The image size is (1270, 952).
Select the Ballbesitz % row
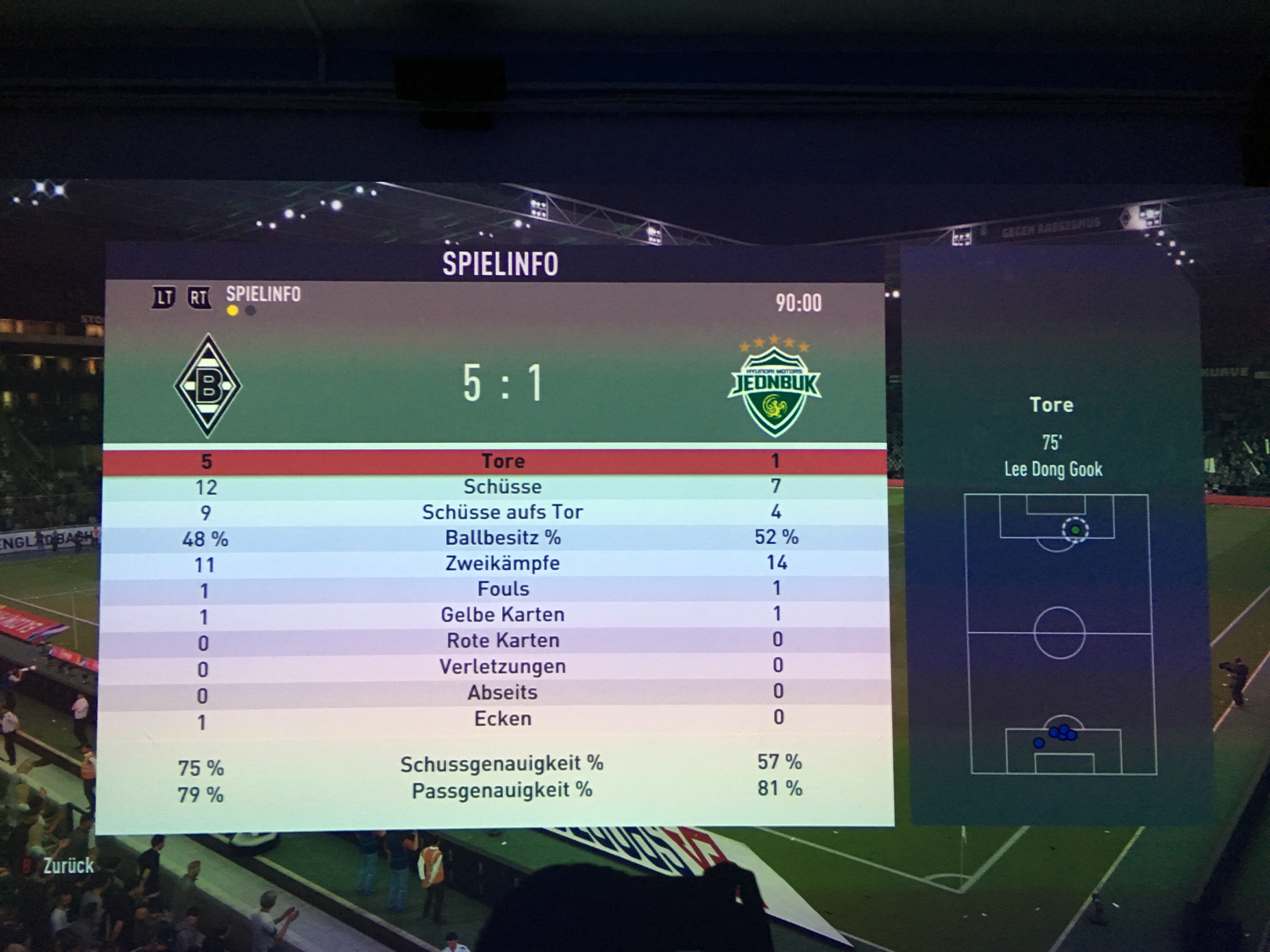[502, 538]
